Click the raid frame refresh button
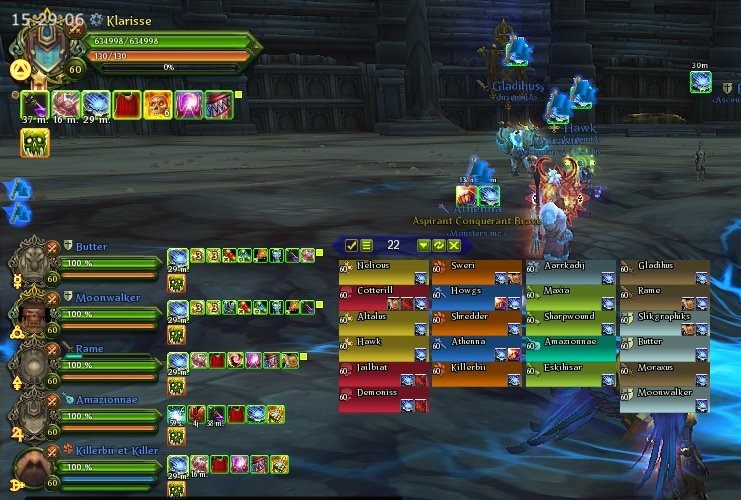The image size is (741, 500). coord(439,245)
